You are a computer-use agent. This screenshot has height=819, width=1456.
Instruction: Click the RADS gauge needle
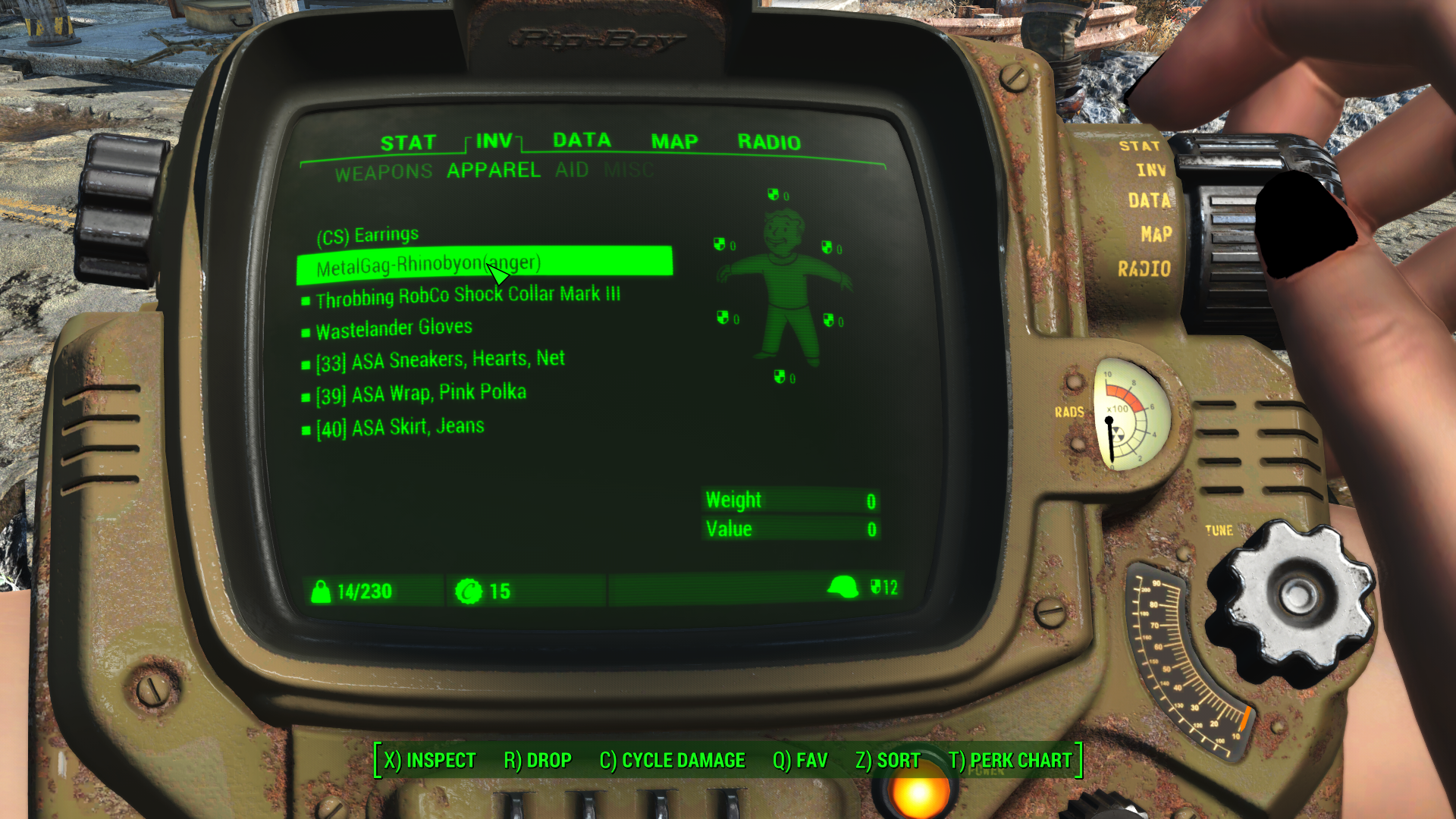pyautogui.click(x=1110, y=432)
